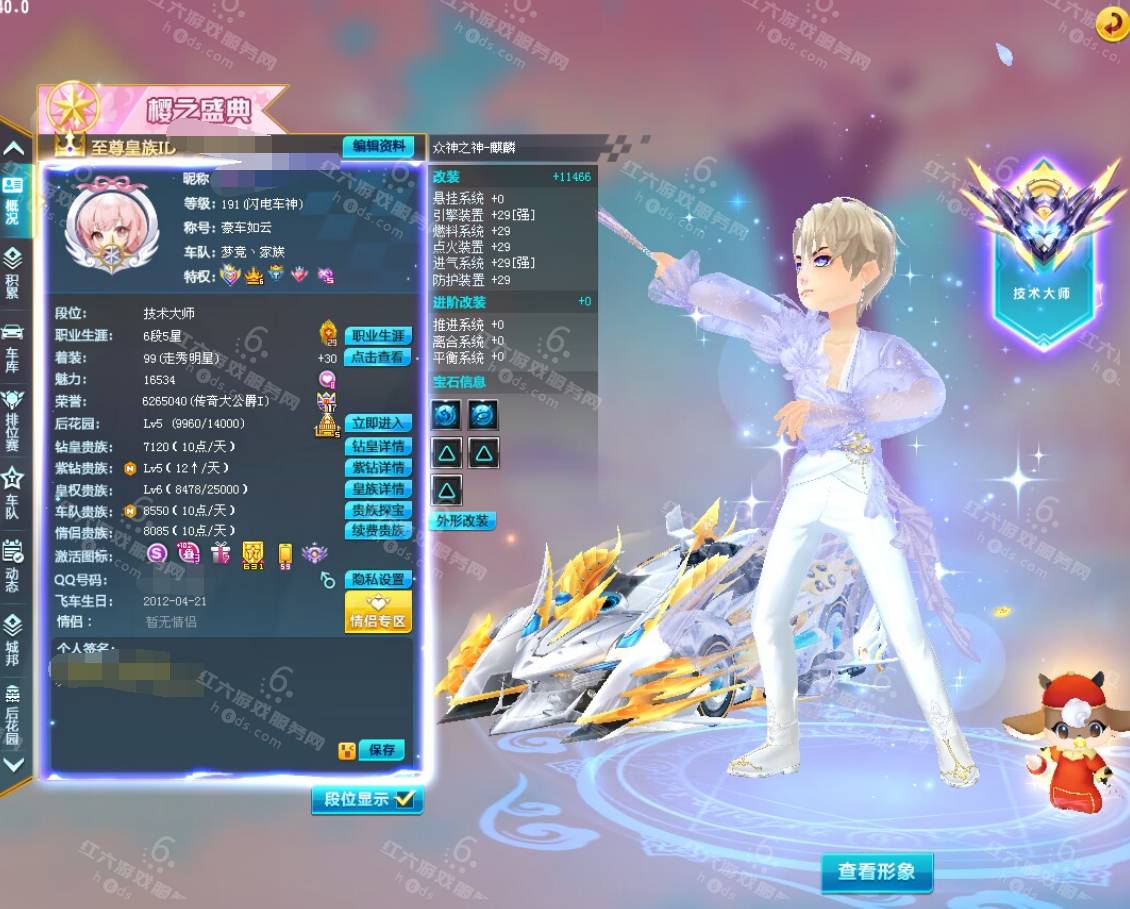This screenshot has height=909, width=1130.
Task: Go to the 情侣专区 couple zone
Action: click(378, 612)
